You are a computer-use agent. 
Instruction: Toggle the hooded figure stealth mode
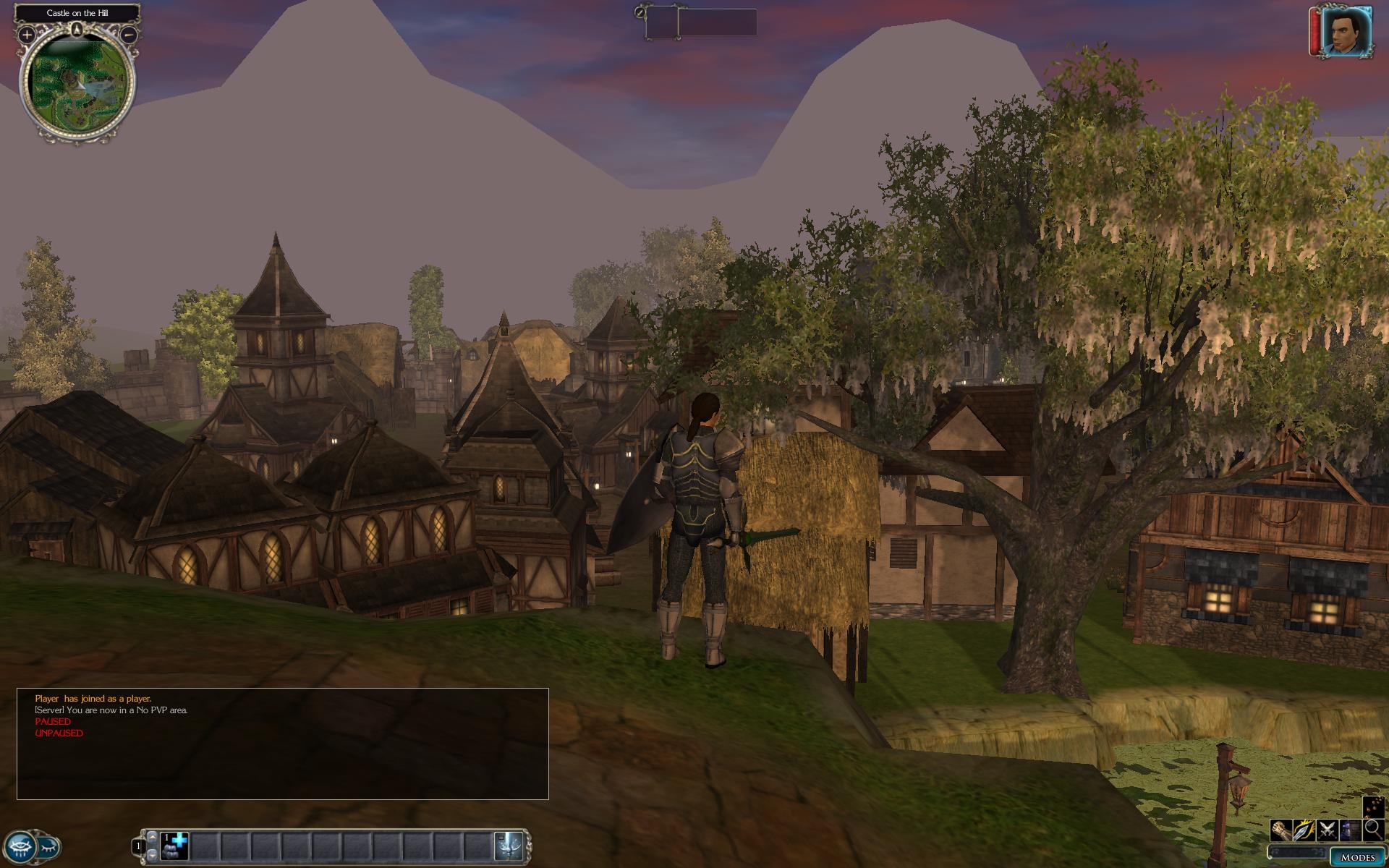1350,830
